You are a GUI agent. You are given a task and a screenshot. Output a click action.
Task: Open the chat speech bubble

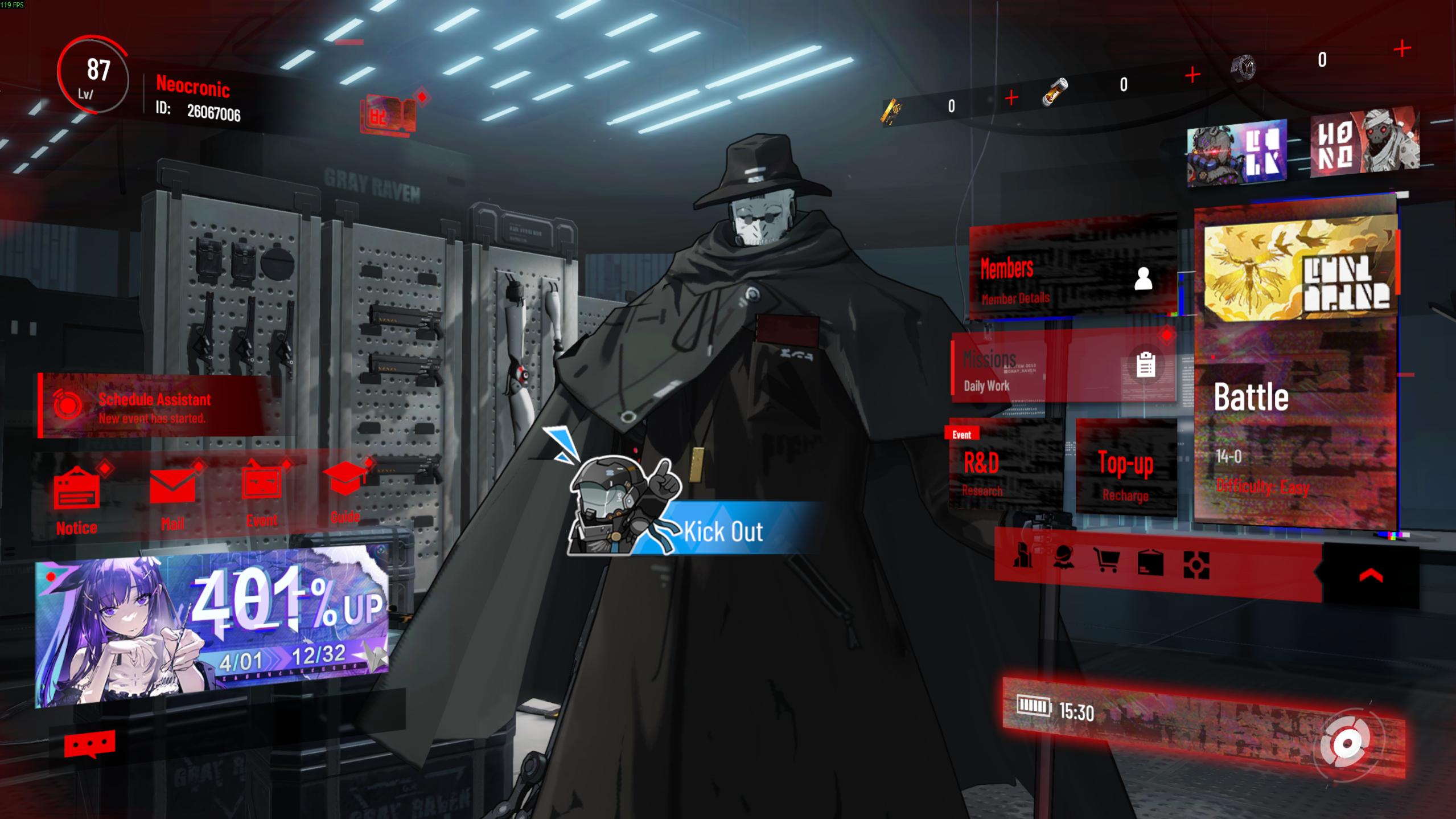click(89, 744)
